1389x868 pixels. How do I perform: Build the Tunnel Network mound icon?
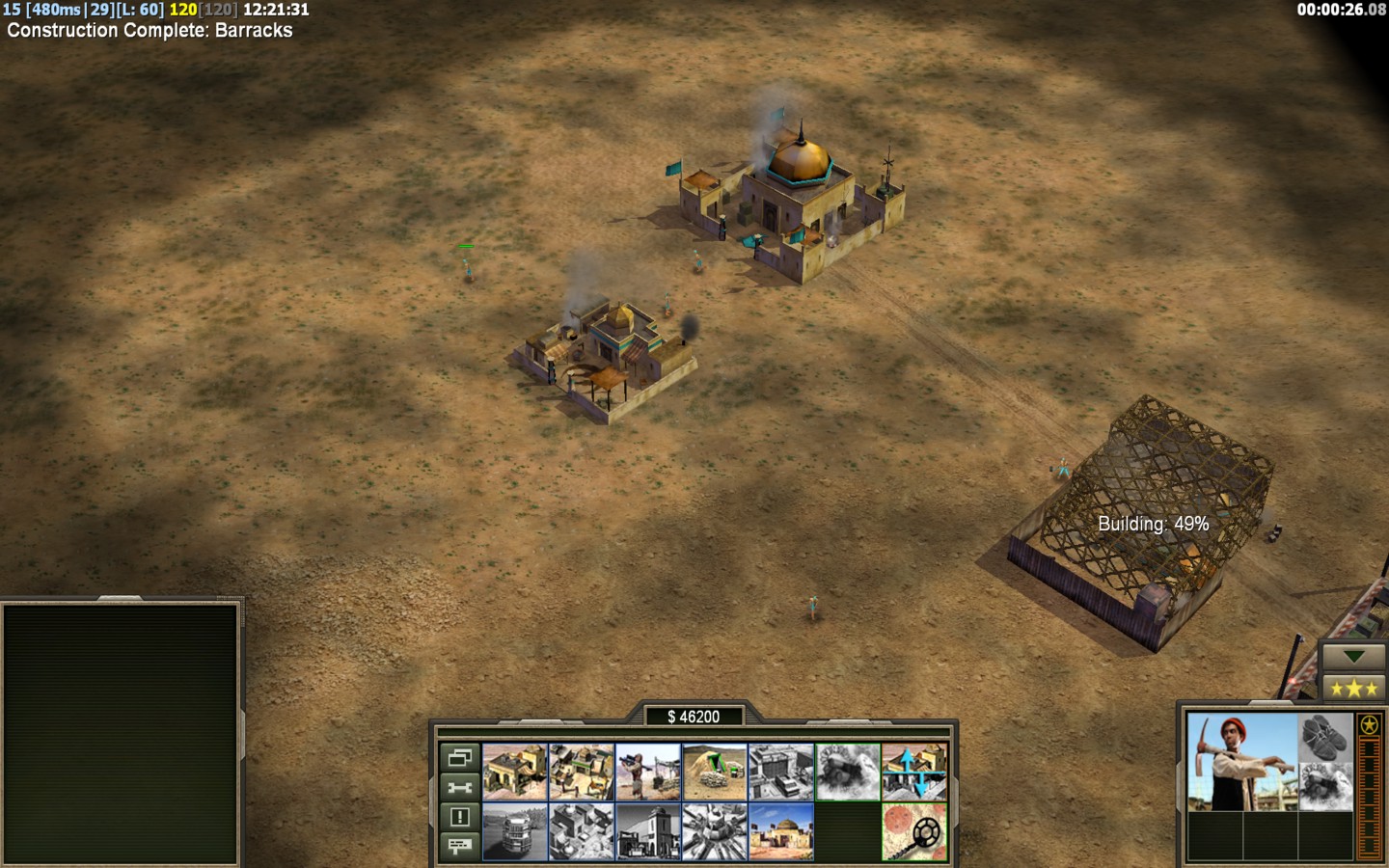coord(715,772)
